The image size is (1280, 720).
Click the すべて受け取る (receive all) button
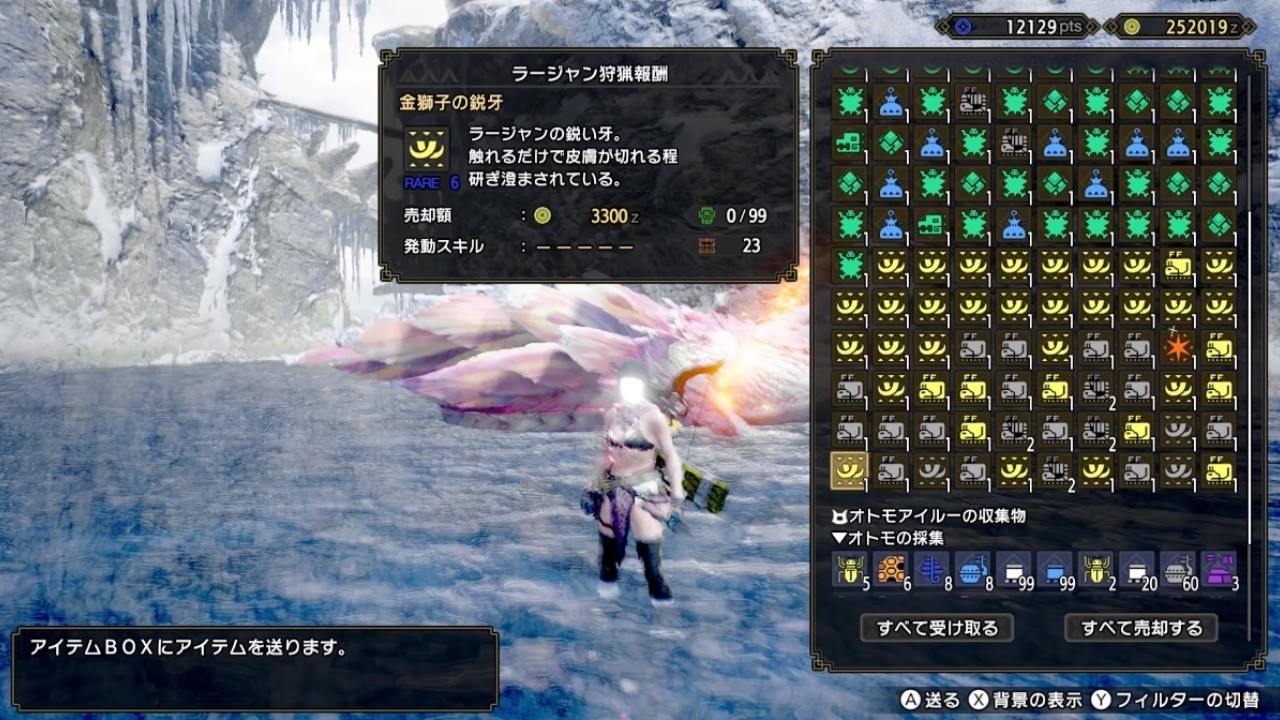(x=937, y=628)
